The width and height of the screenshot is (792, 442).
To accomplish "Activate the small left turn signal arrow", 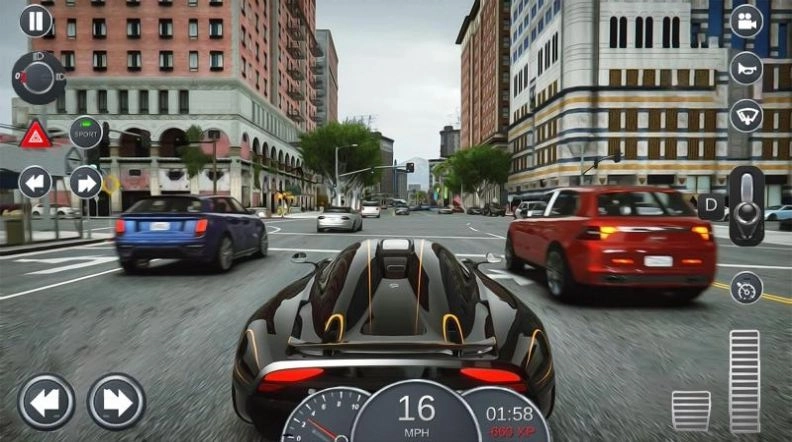I will 35,182.
